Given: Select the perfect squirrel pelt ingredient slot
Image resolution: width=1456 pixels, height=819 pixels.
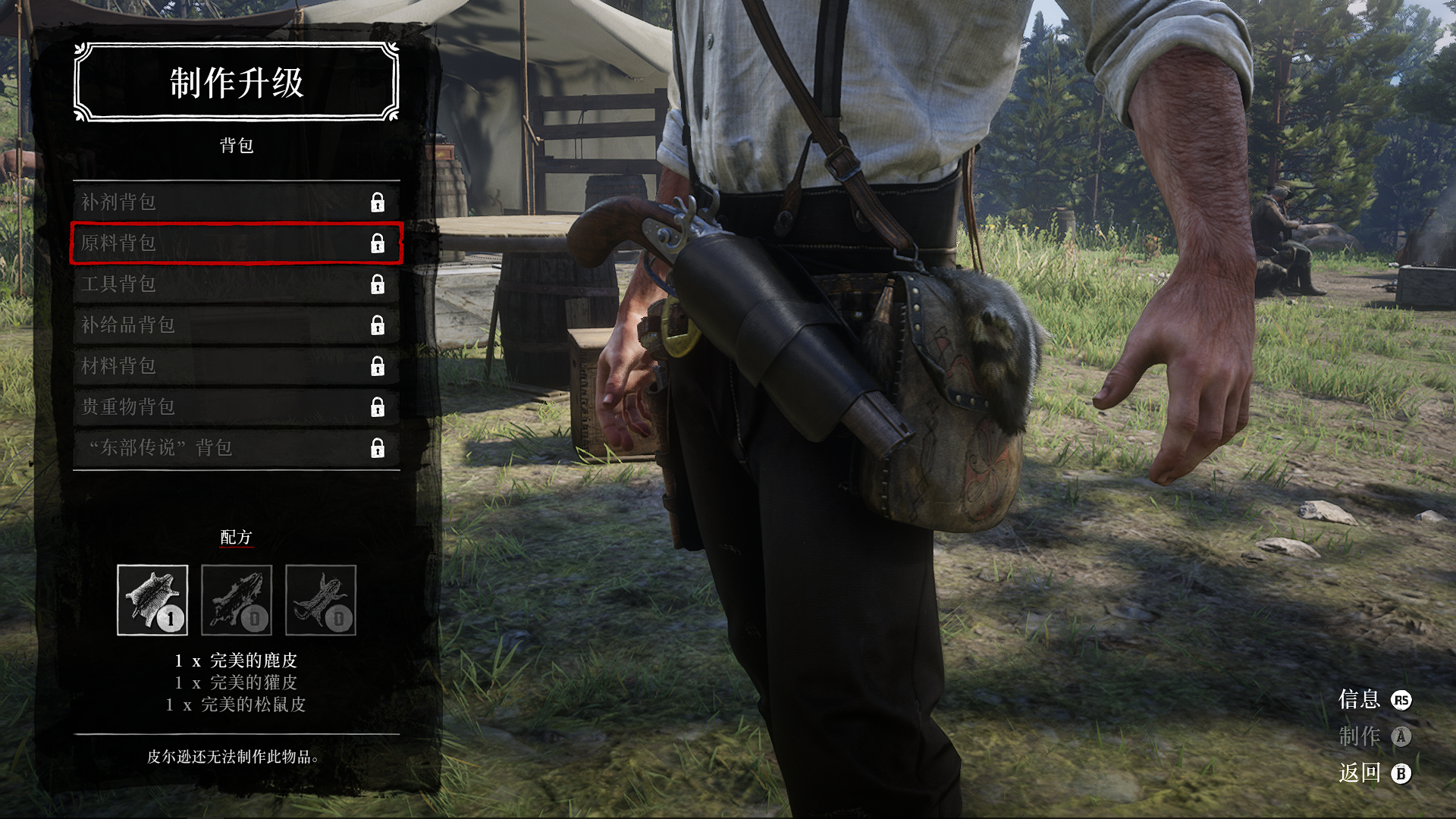Looking at the screenshot, I should pyautogui.click(x=321, y=600).
